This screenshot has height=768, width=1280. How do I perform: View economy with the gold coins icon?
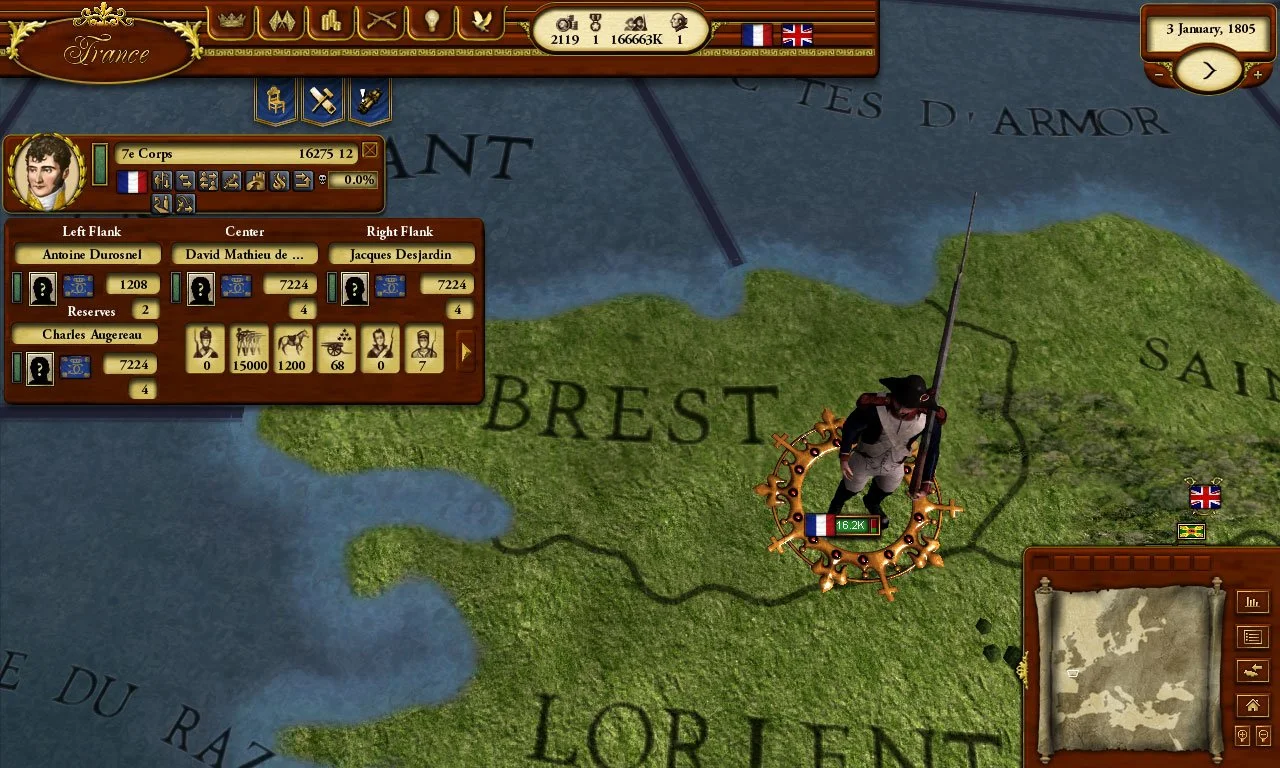pos(331,22)
